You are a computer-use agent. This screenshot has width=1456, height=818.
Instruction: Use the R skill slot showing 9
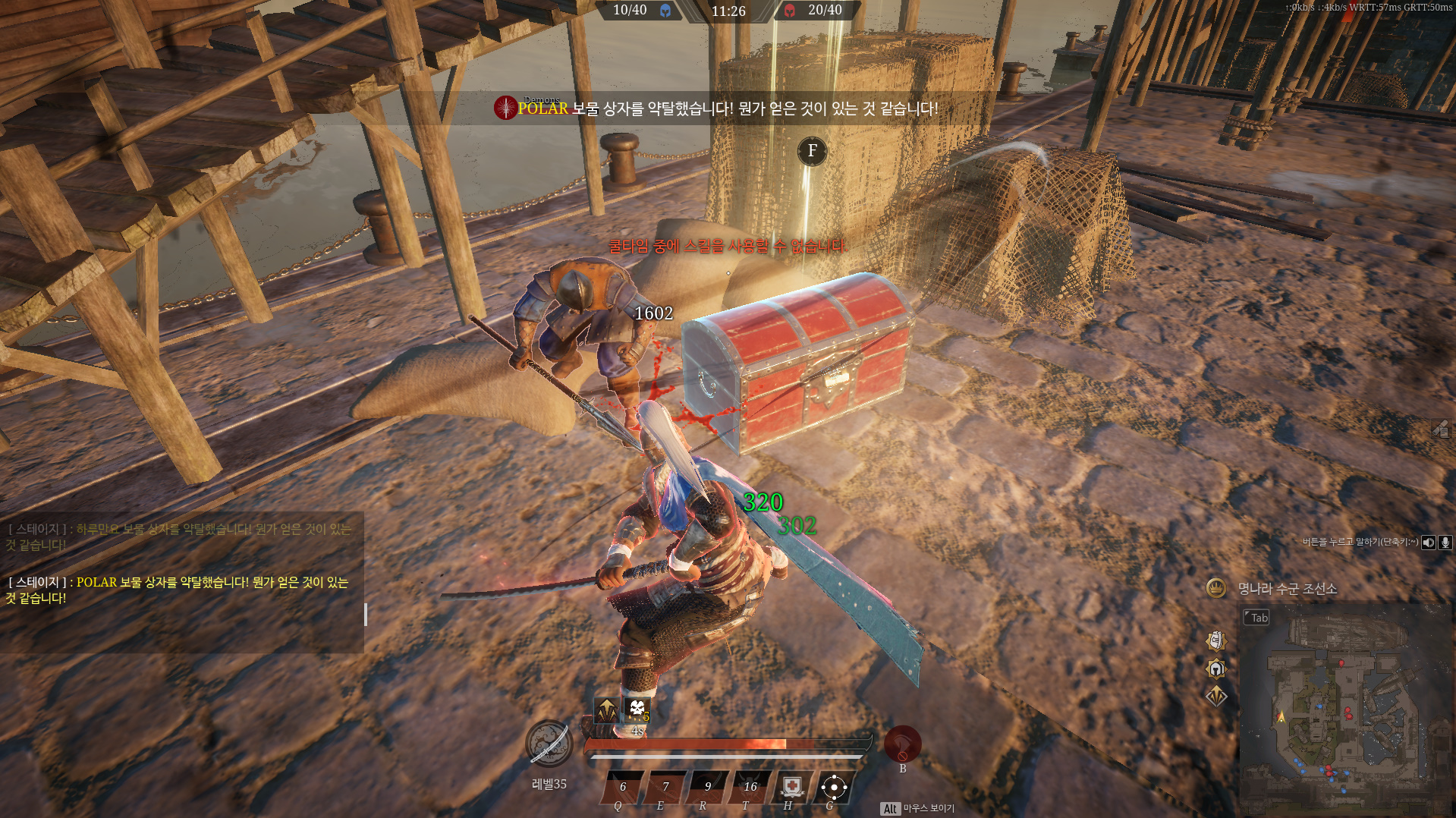tap(708, 788)
